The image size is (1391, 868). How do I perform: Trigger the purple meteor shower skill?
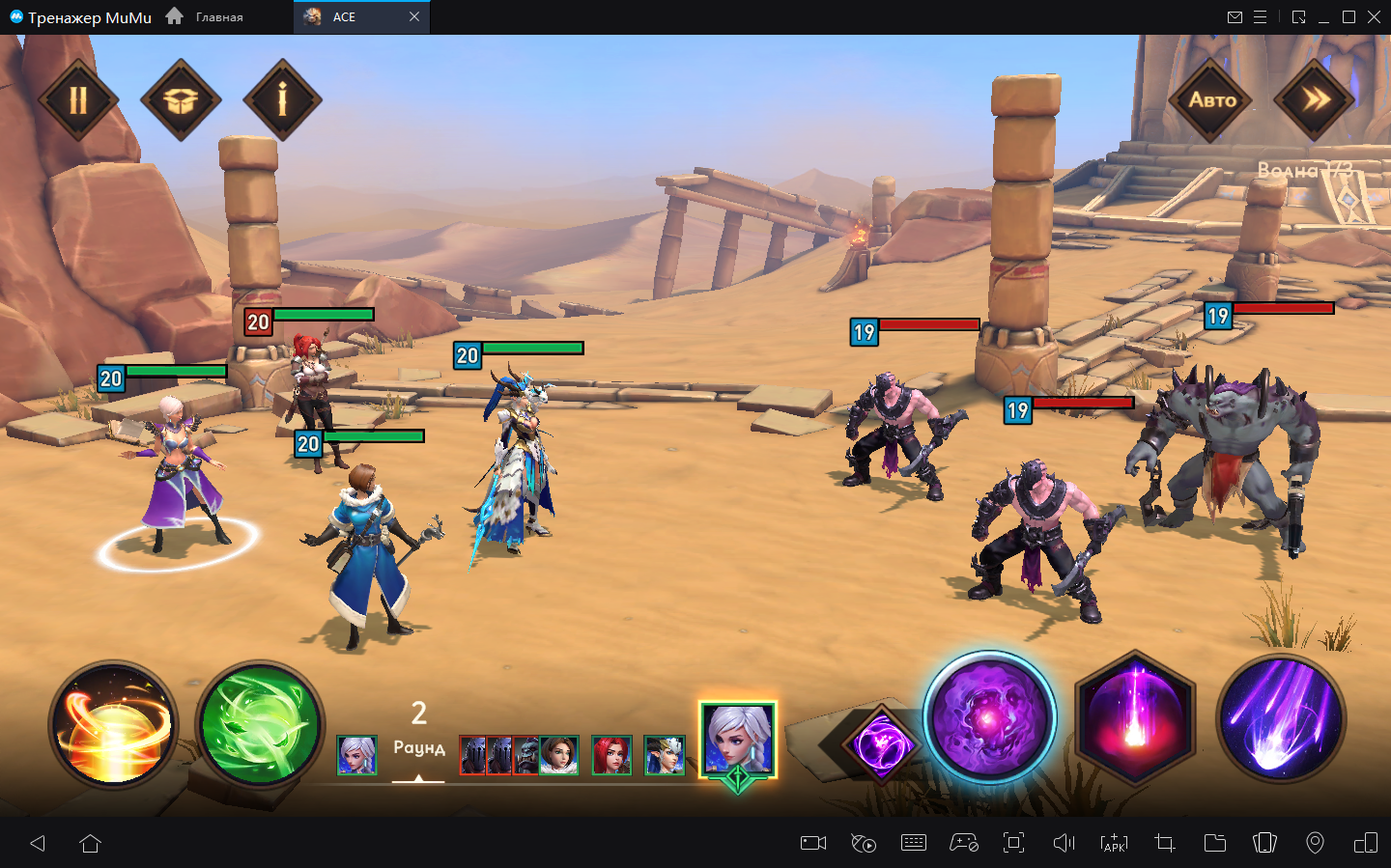1280,719
